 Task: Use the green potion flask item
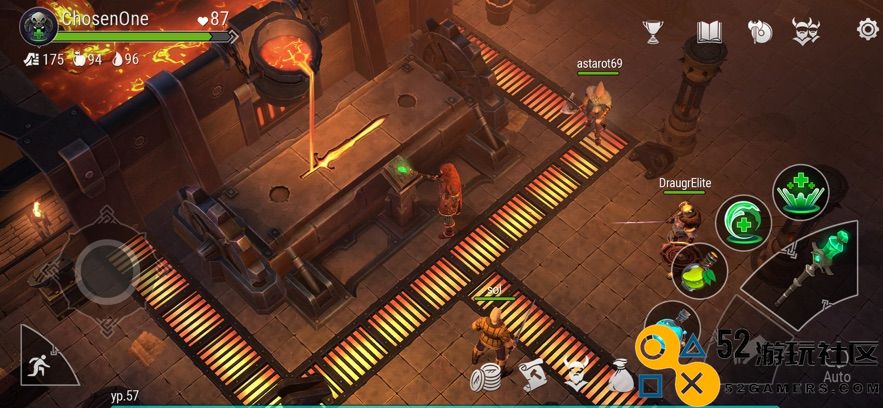698,270
